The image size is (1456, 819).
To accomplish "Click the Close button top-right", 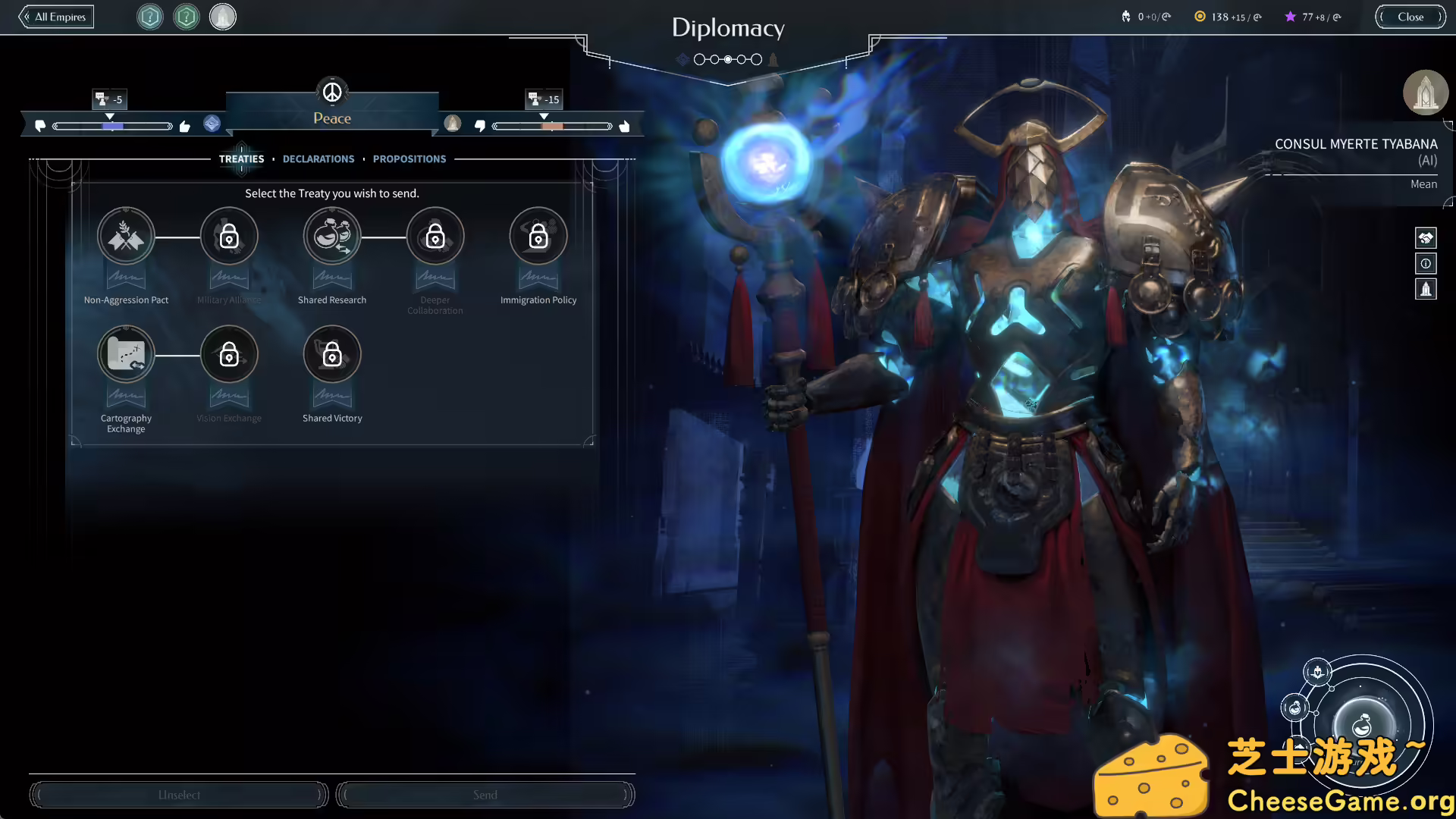I will (1410, 16).
